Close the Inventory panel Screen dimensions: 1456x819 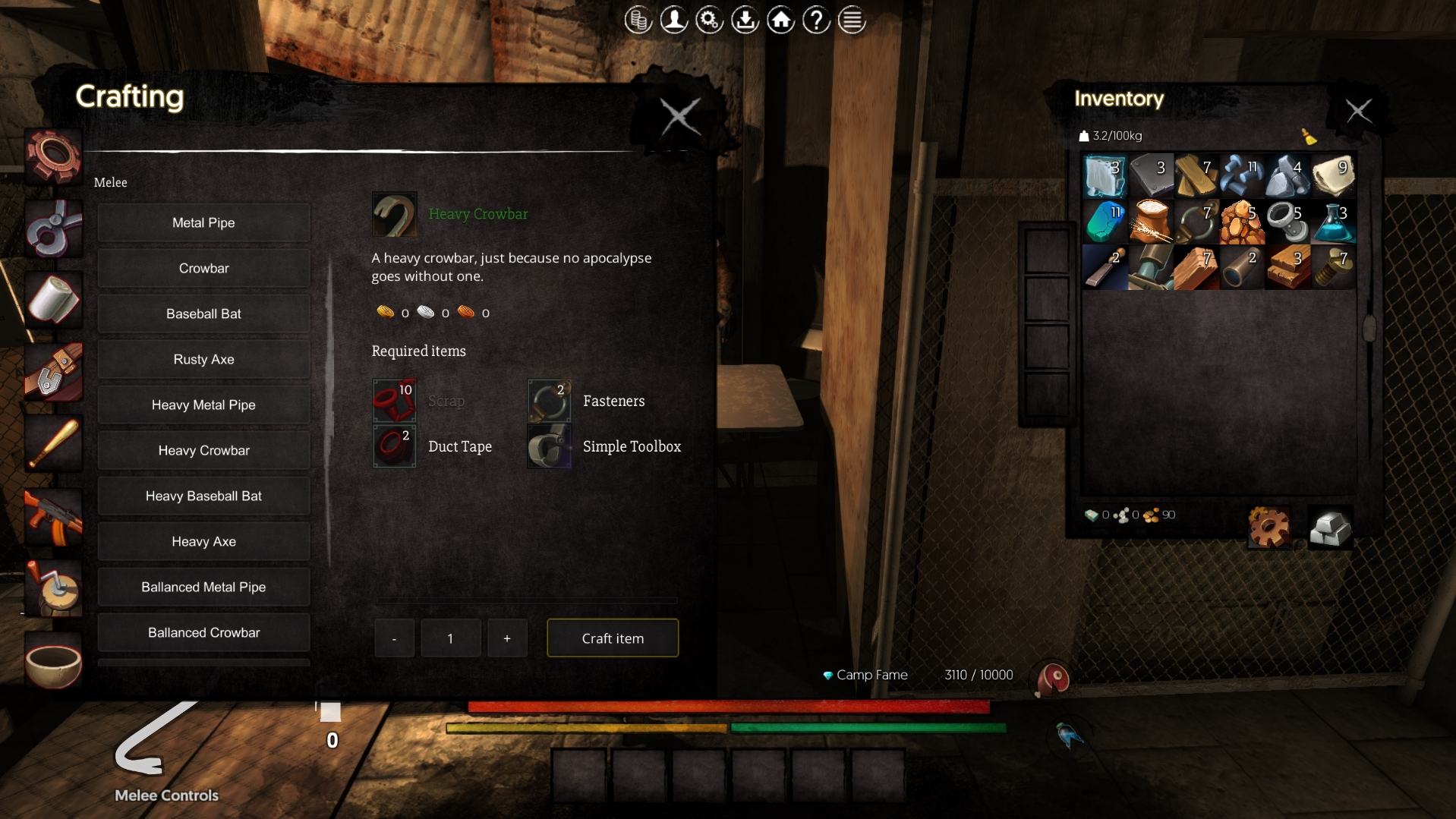(1358, 112)
